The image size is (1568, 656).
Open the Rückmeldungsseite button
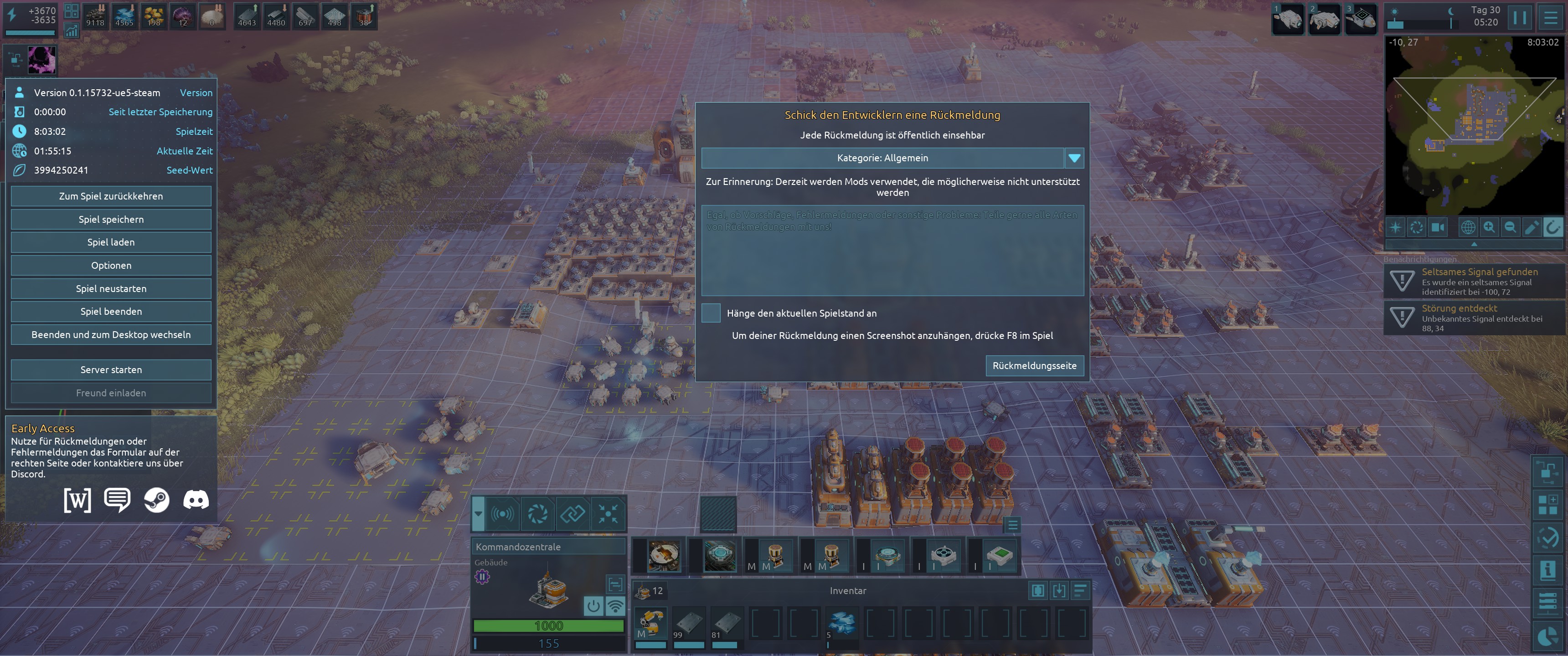point(1034,366)
